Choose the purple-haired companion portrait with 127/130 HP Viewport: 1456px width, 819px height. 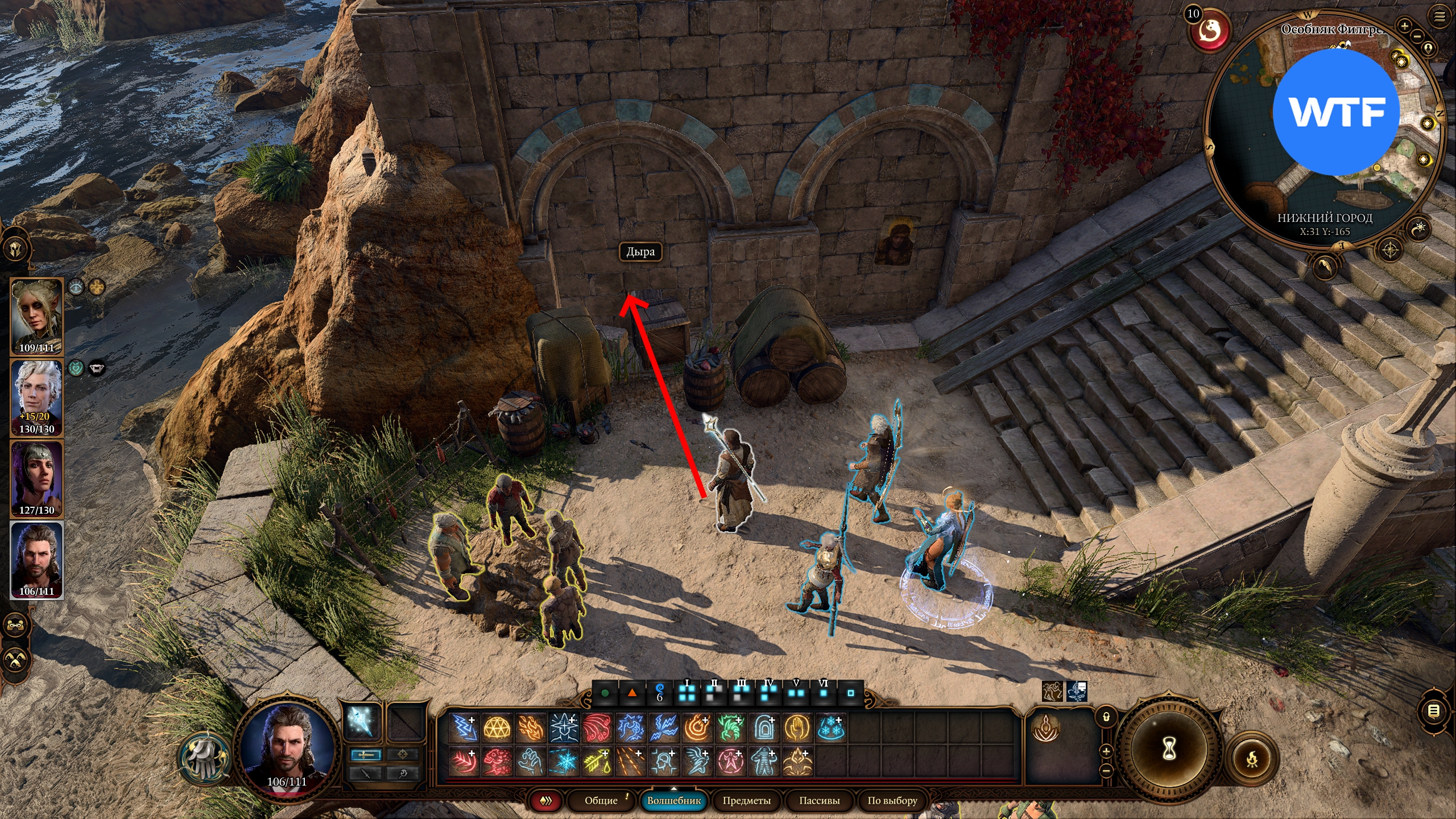point(37,479)
